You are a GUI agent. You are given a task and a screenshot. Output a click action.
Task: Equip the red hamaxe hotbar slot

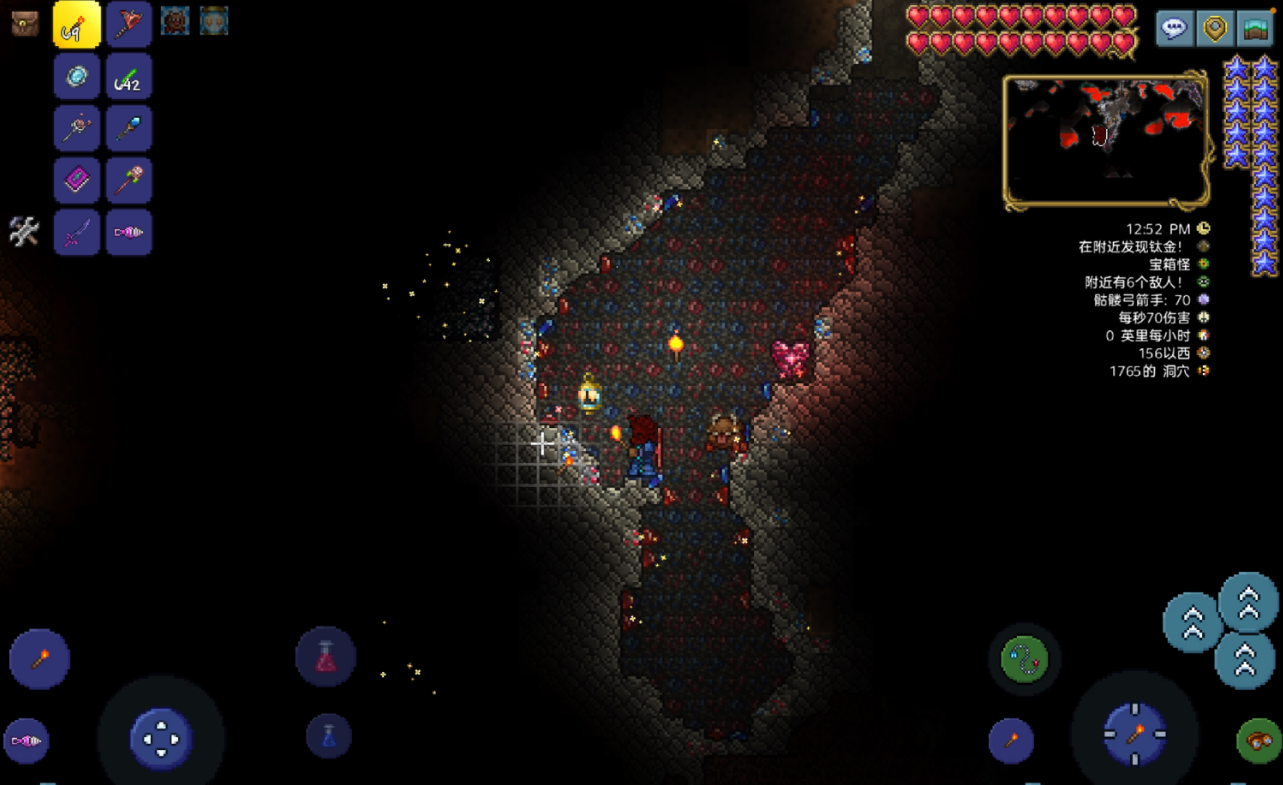point(129,24)
